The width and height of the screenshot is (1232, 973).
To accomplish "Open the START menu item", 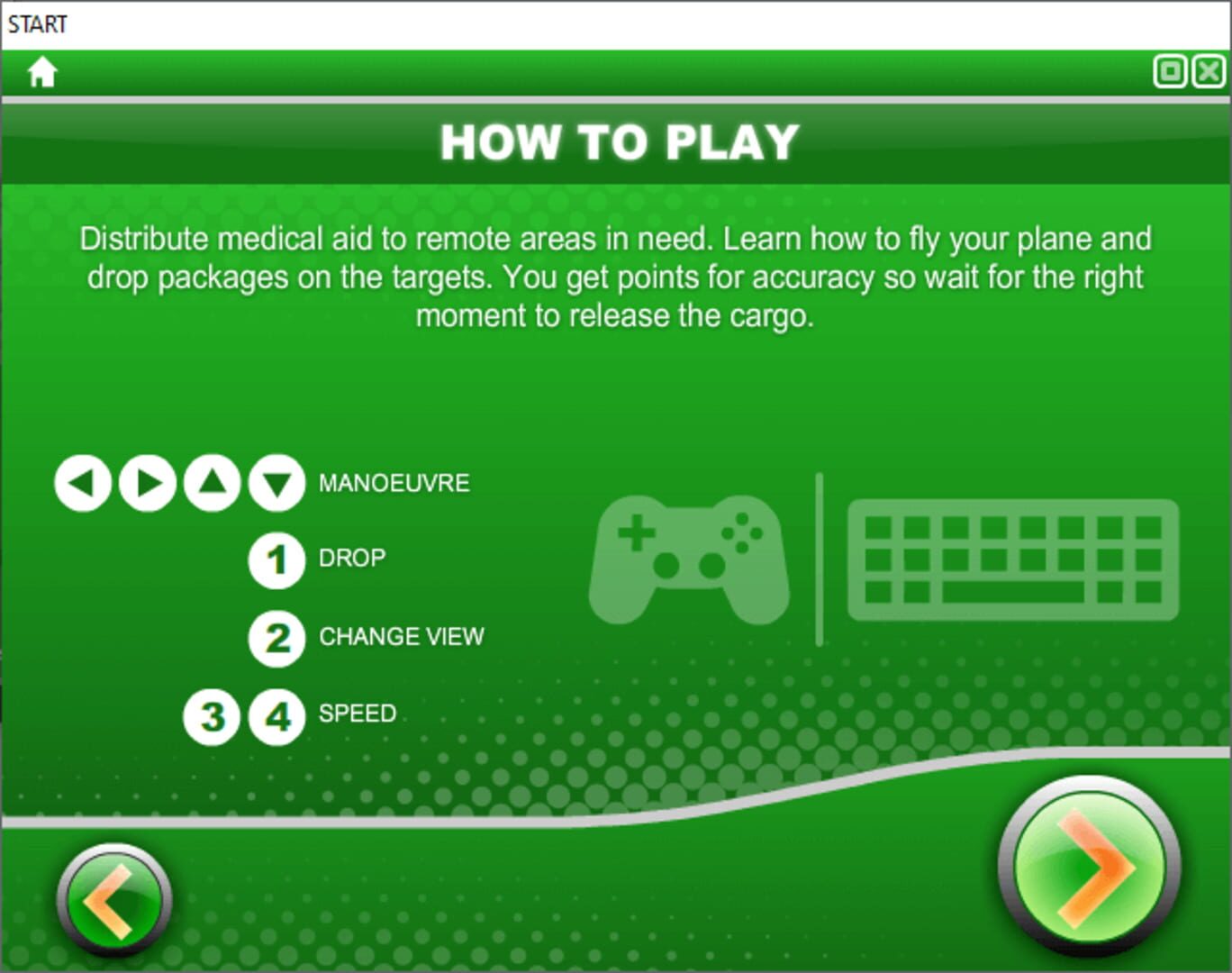I will (38, 23).
